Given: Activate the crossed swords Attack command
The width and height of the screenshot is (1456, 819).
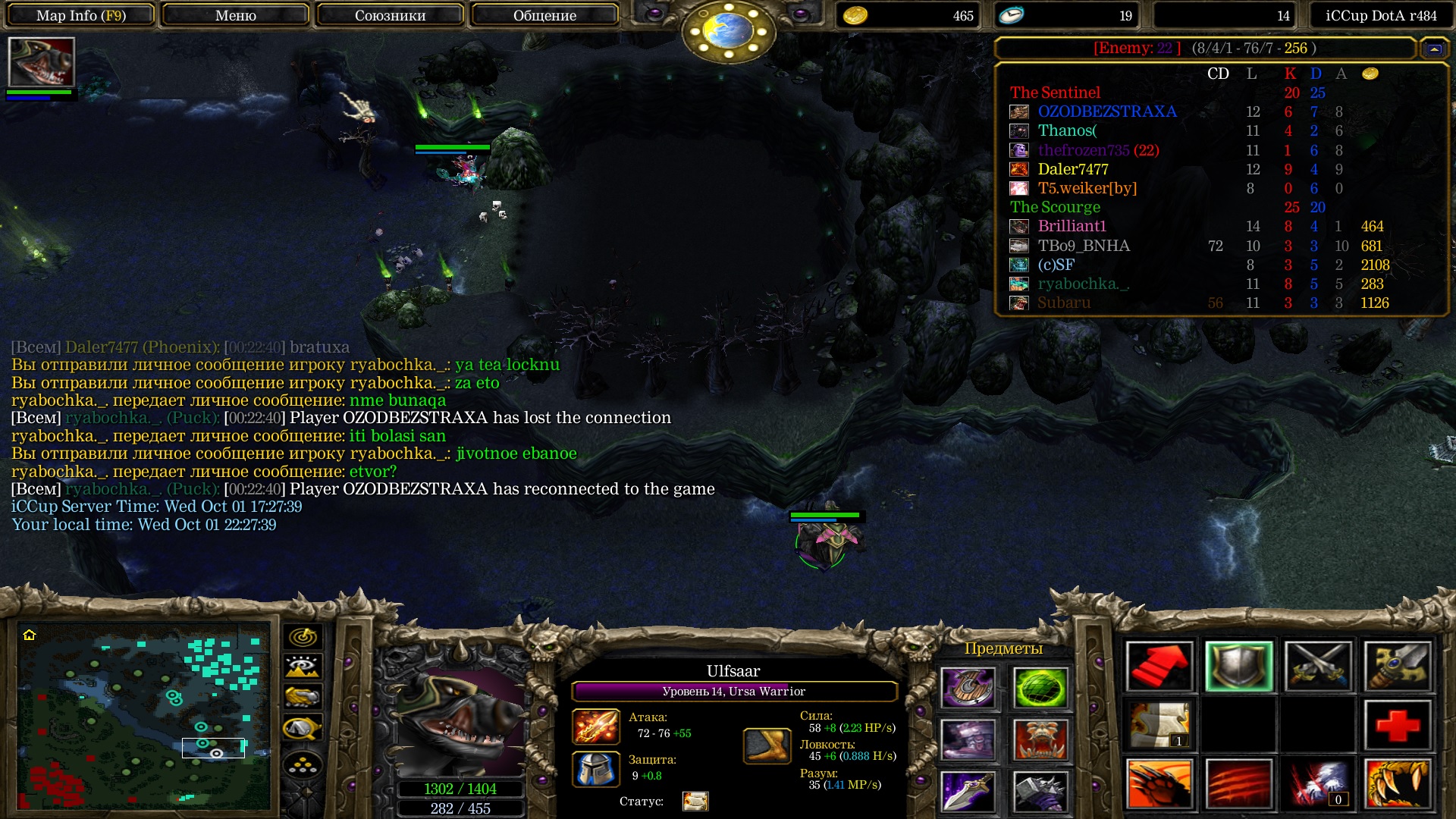Looking at the screenshot, I should click(1318, 667).
